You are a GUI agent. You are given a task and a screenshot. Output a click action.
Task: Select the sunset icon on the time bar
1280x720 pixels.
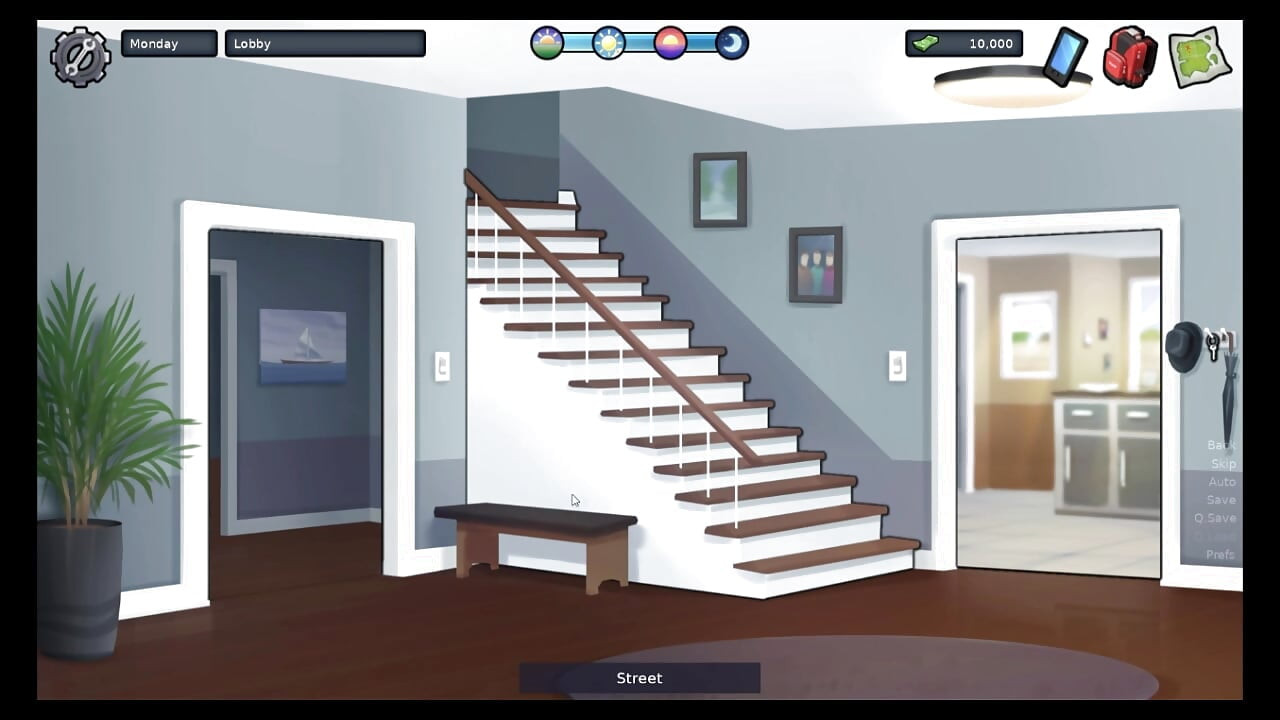670,43
